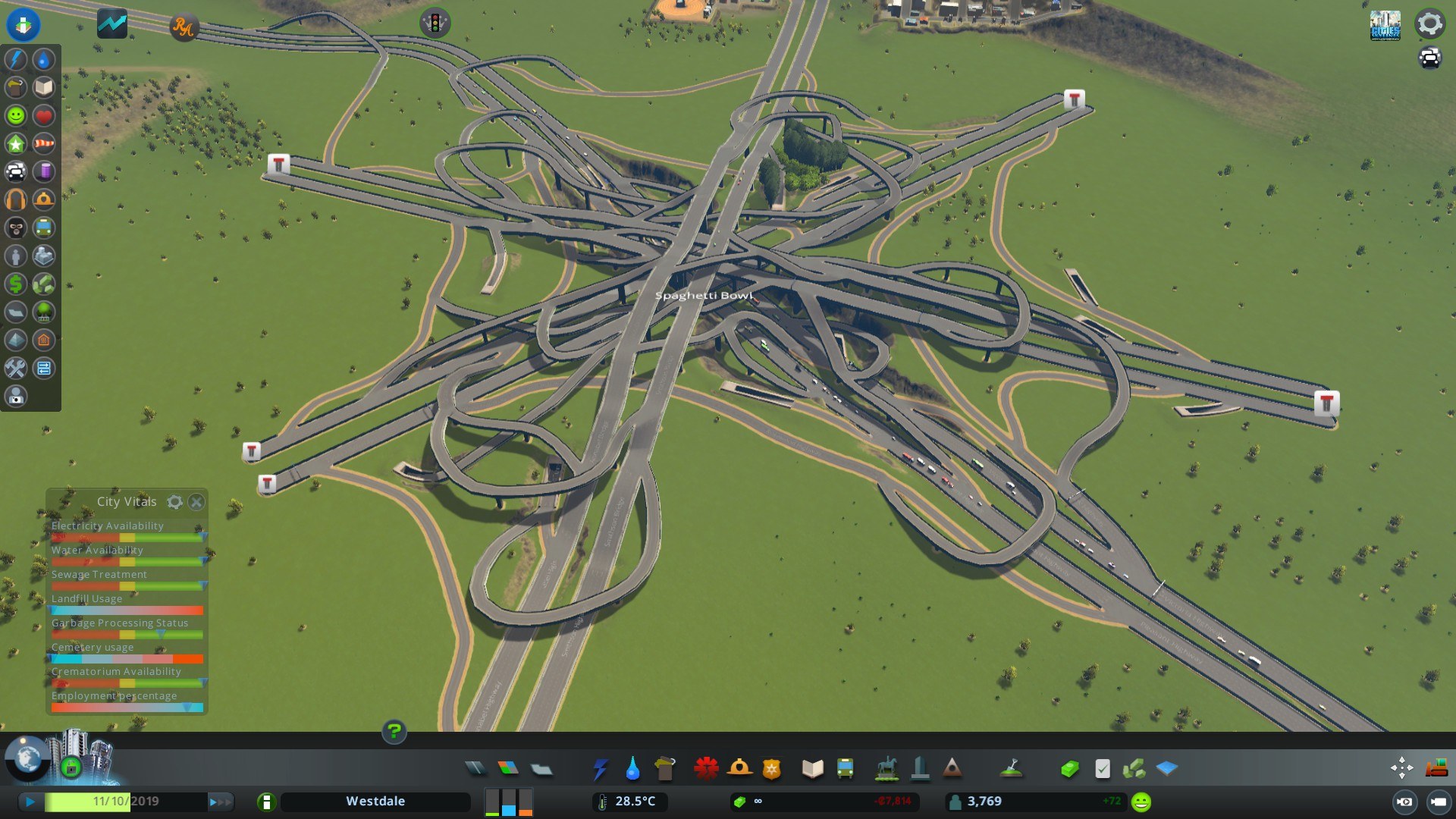The image size is (1456, 819).
Task: Open the Zoning tool
Action: point(508,769)
